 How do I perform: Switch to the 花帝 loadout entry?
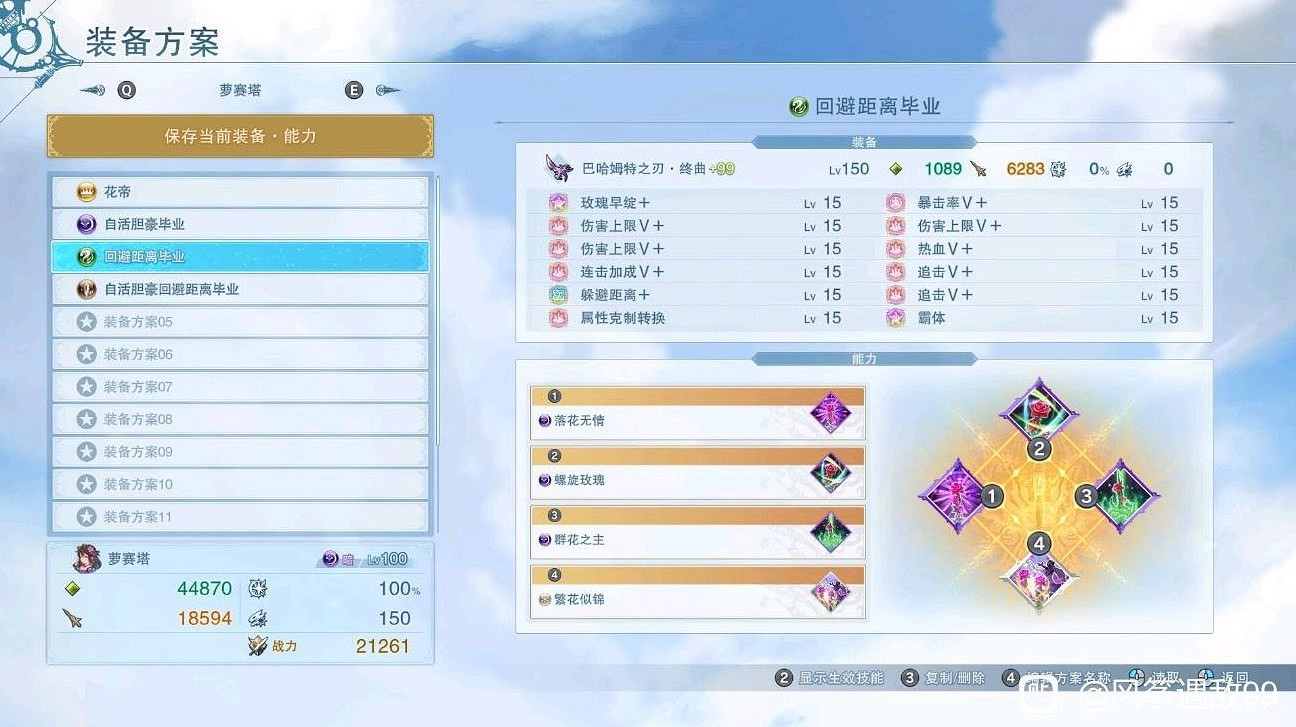pos(240,191)
